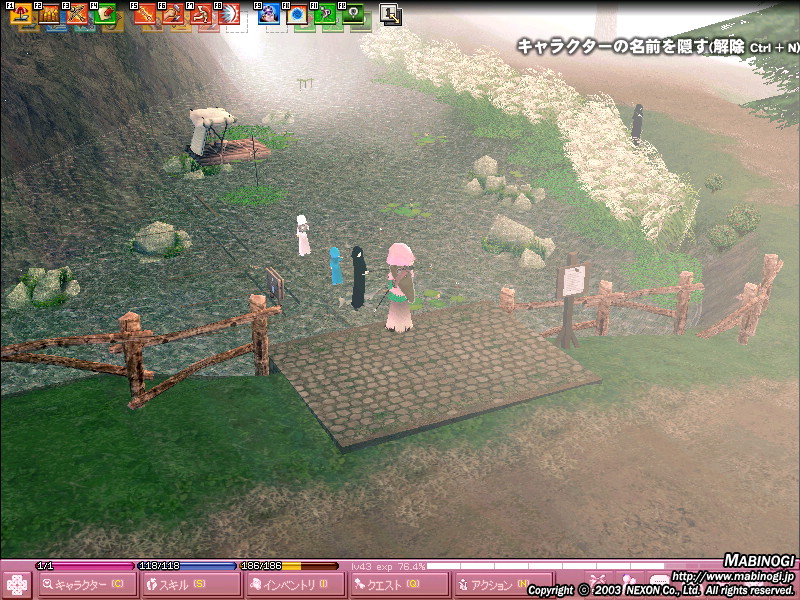800x600 pixels.
Task: Select the F9 blue character skill icon
Action: (269, 14)
